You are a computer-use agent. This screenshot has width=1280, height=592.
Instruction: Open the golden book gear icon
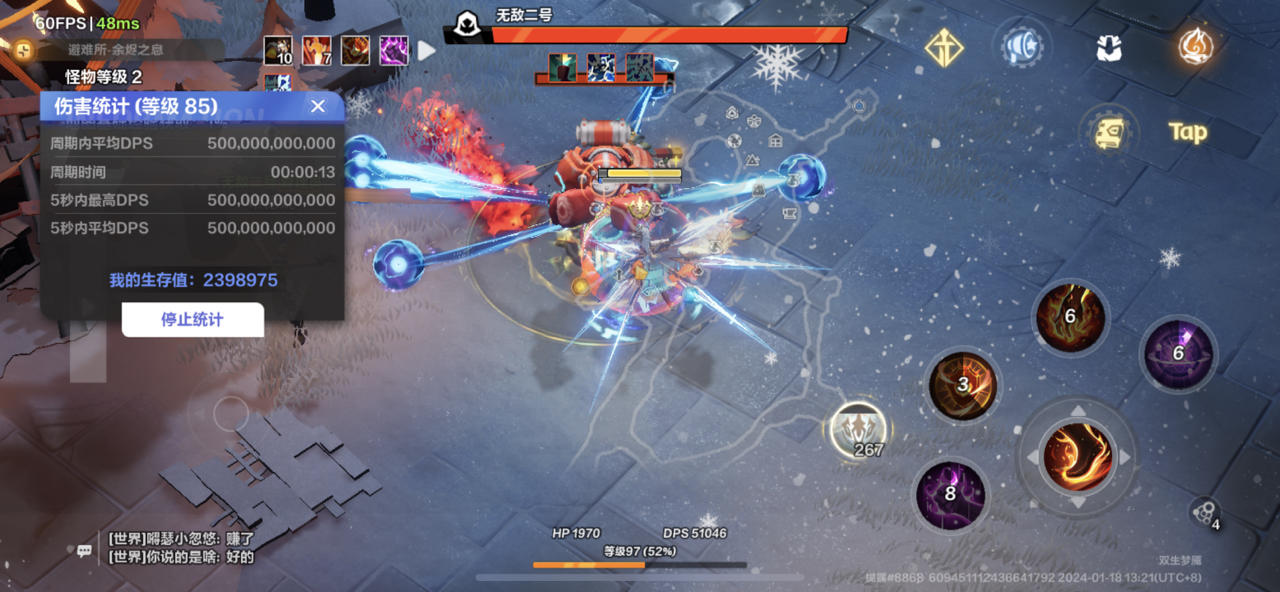tap(1109, 132)
